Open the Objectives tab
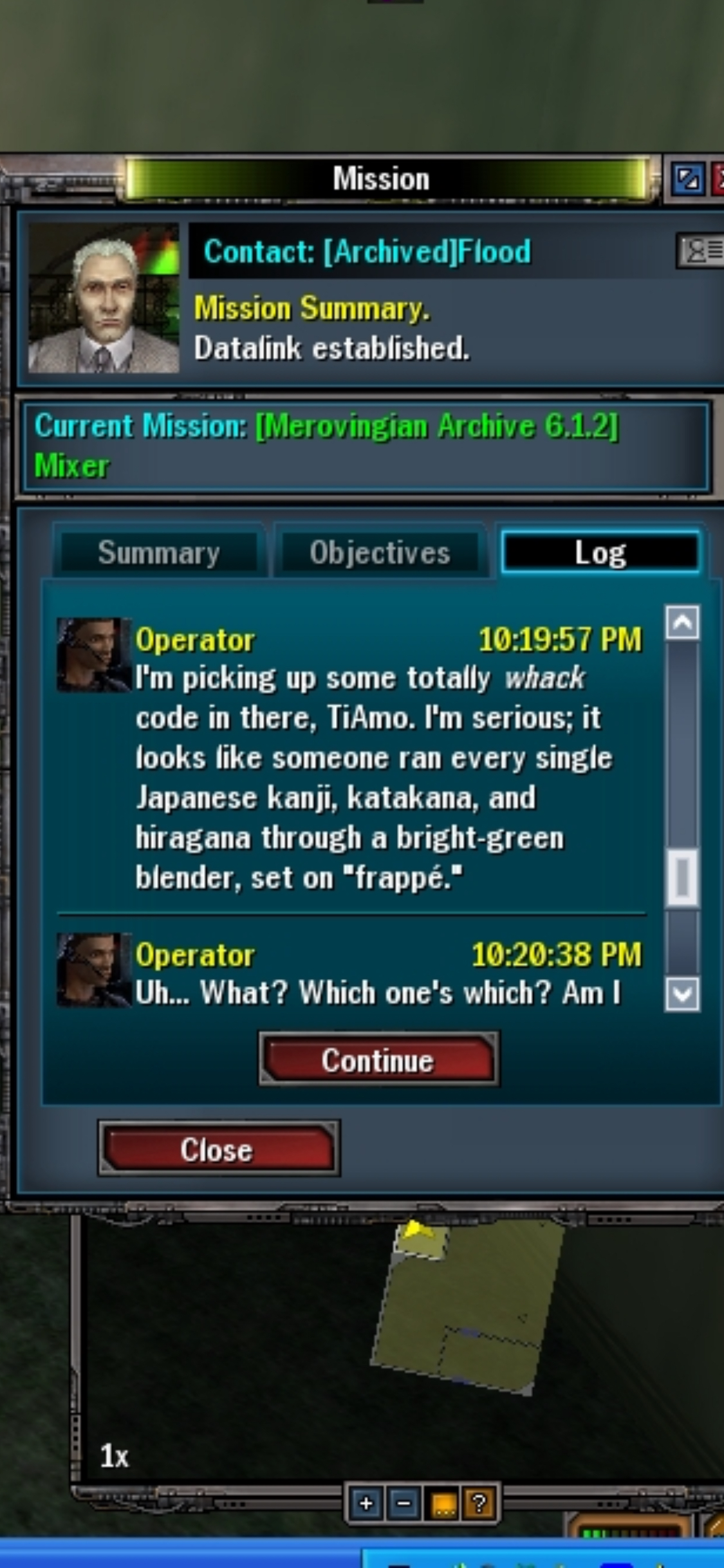 [x=380, y=553]
